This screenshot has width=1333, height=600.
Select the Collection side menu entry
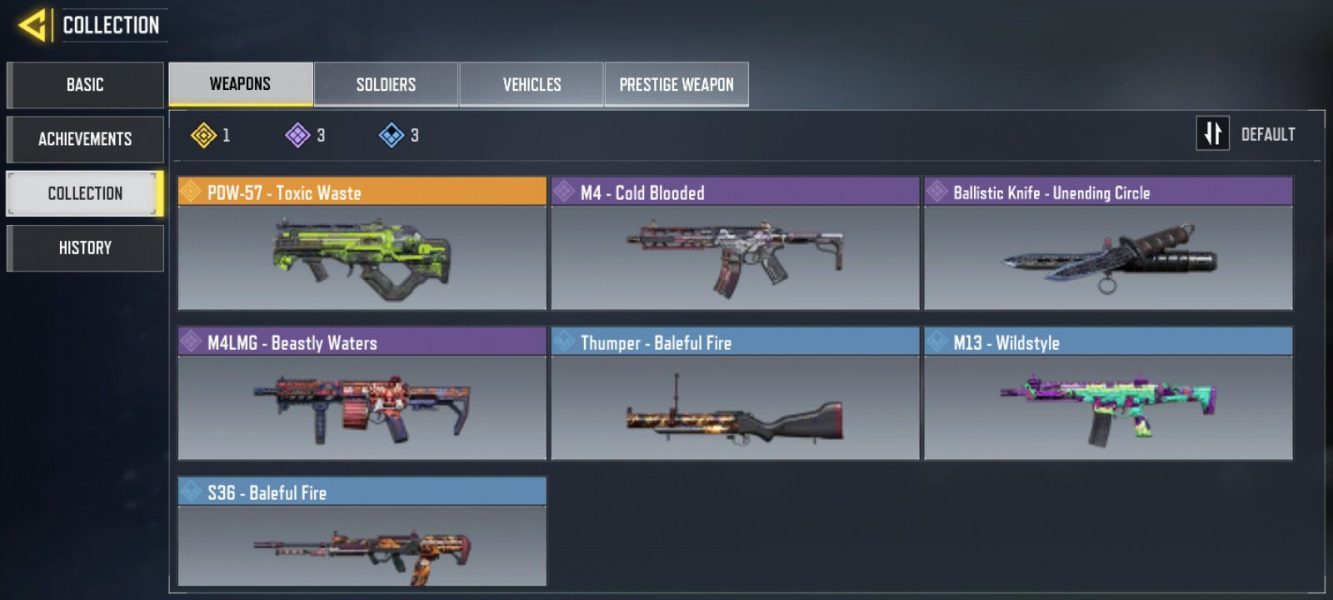click(x=85, y=193)
